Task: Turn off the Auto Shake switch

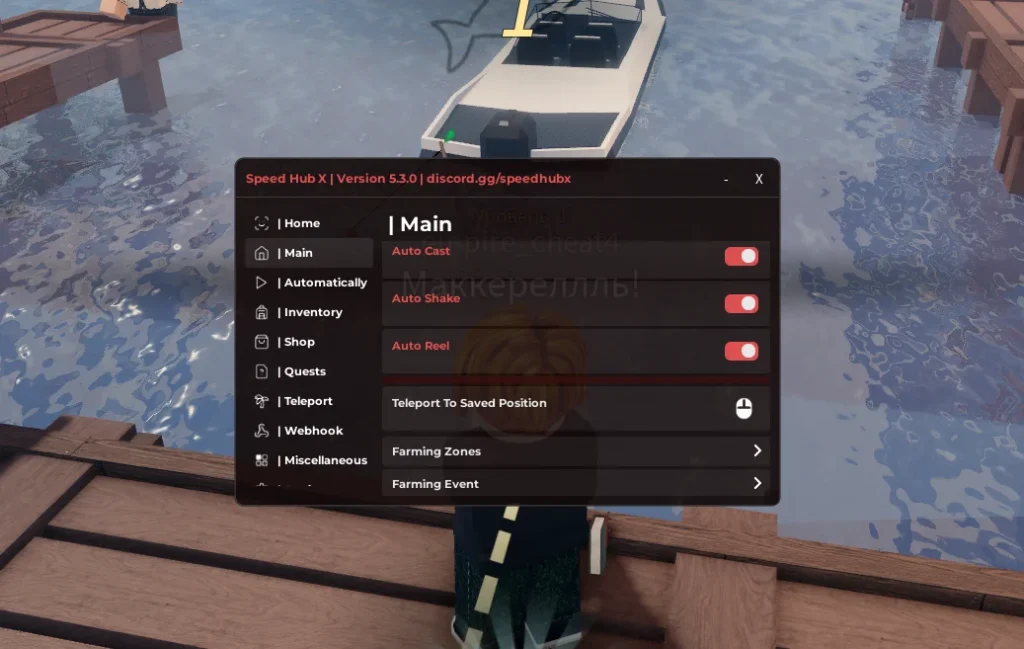Action: coord(741,304)
